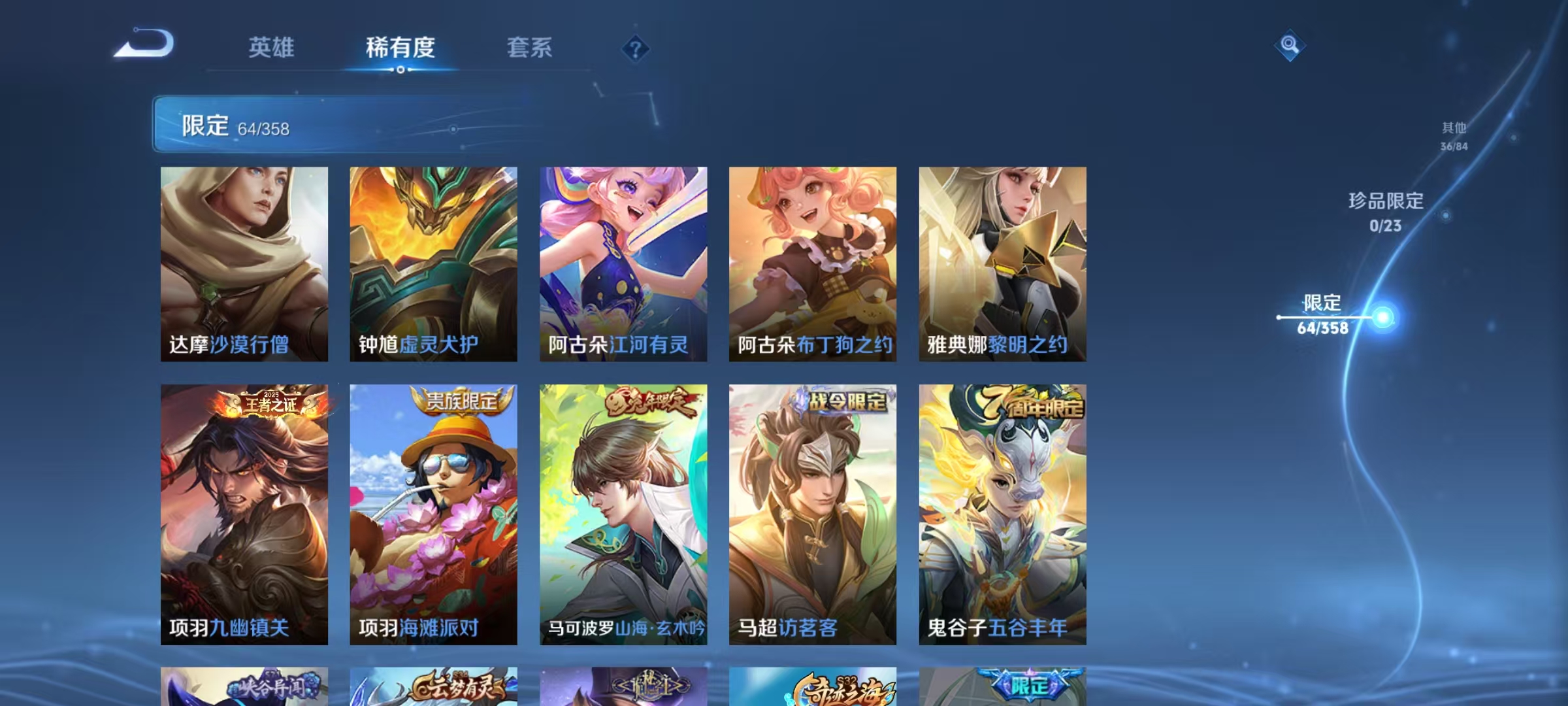1568x706 pixels.
Task: Switch to the 英雄 tab
Action: tap(272, 48)
